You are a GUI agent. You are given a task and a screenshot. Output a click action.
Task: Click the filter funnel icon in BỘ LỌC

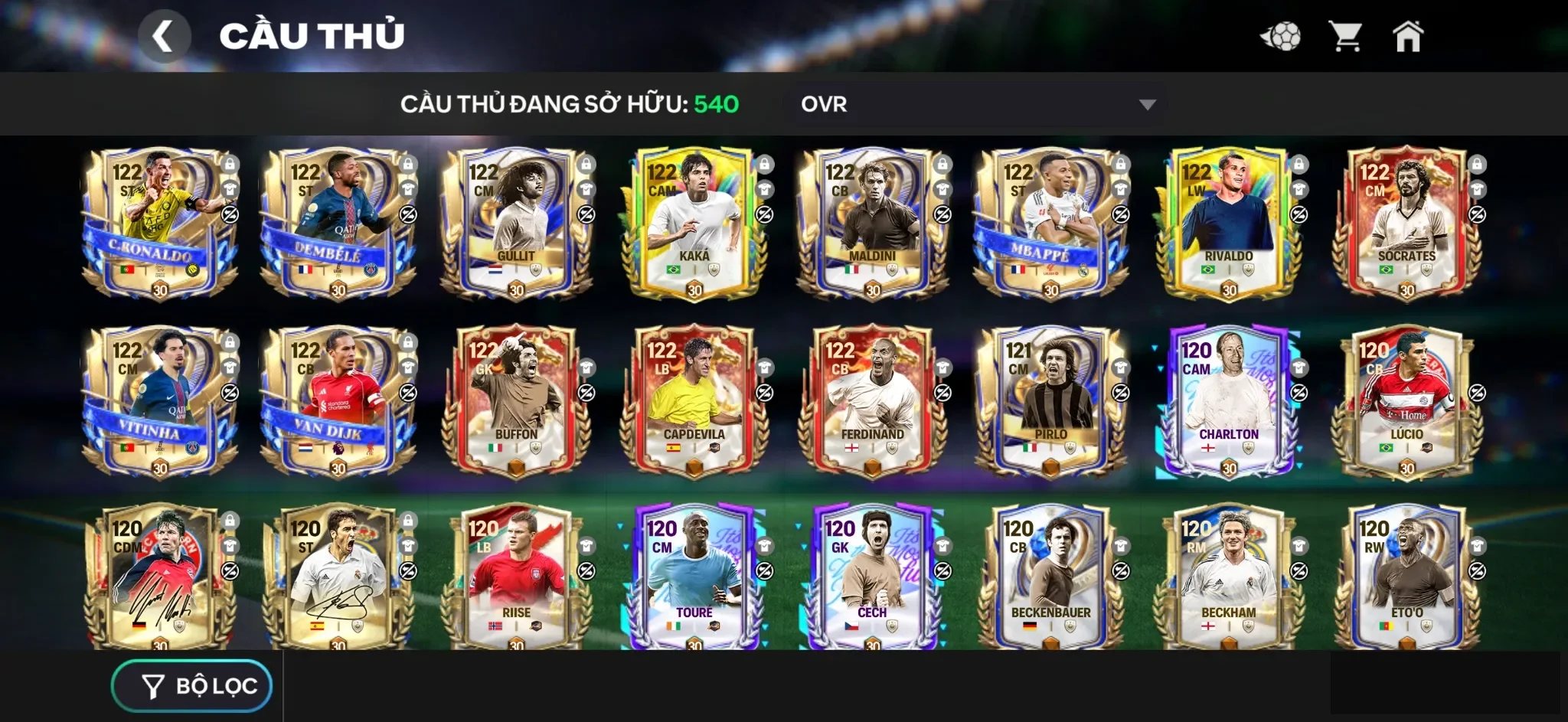tap(152, 685)
